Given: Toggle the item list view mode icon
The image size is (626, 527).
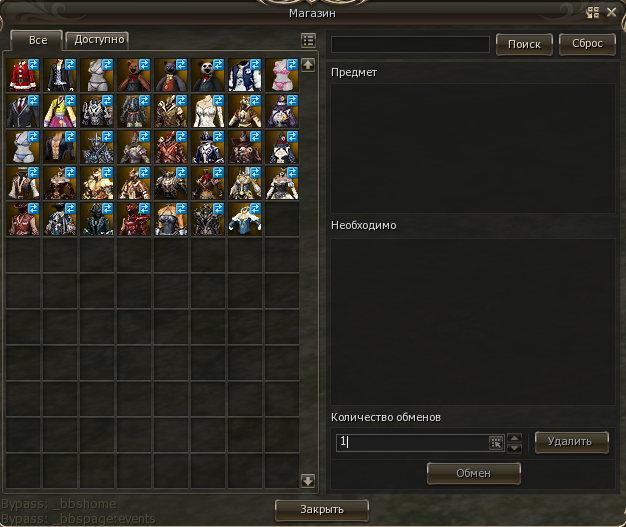Looking at the screenshot, I should (308, 41).
